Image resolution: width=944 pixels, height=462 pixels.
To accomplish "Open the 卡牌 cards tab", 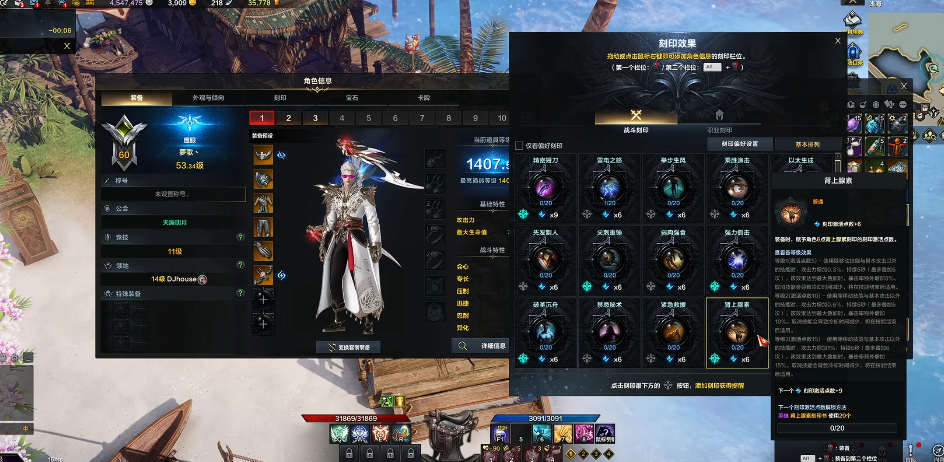I will [423, 98].
